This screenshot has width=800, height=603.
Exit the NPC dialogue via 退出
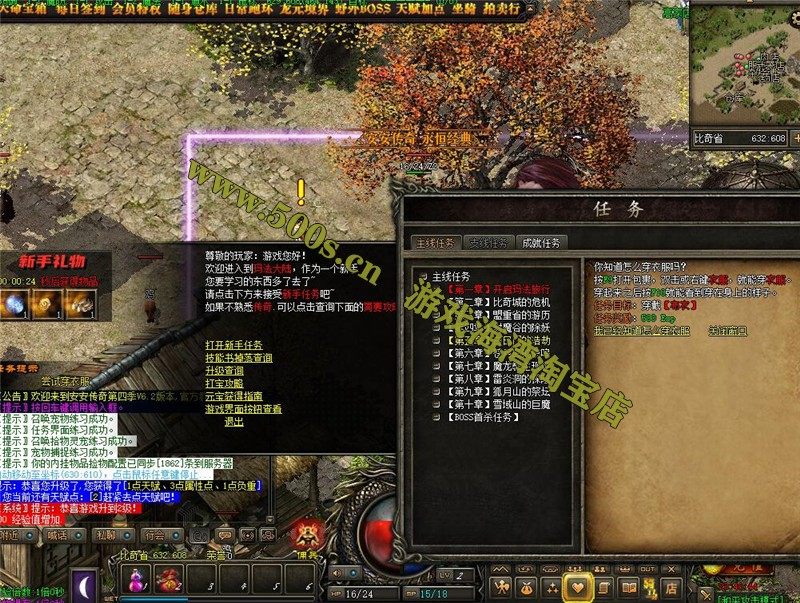[233, 422]
